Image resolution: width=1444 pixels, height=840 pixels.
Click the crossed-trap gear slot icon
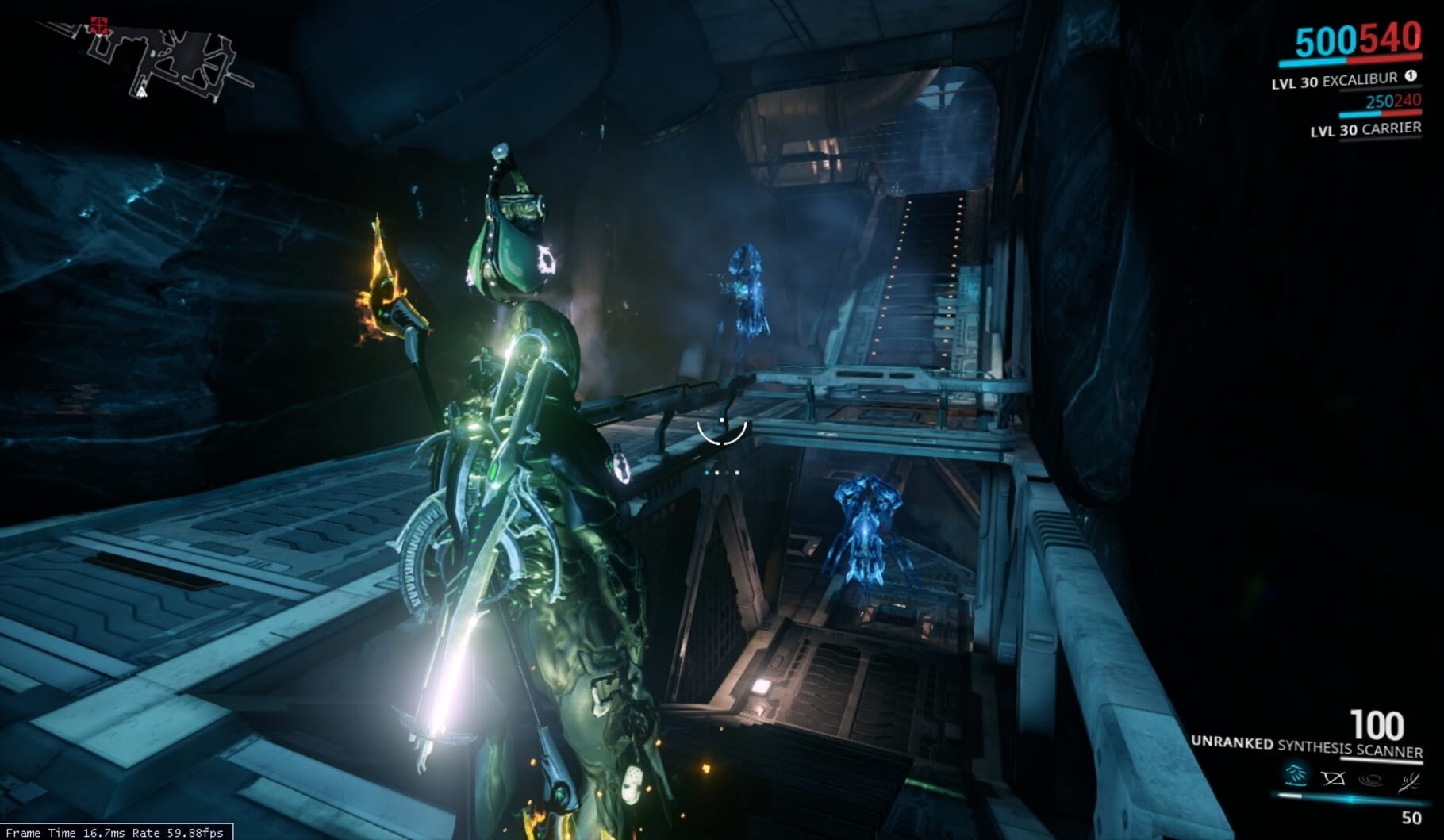click(1334, 778)
